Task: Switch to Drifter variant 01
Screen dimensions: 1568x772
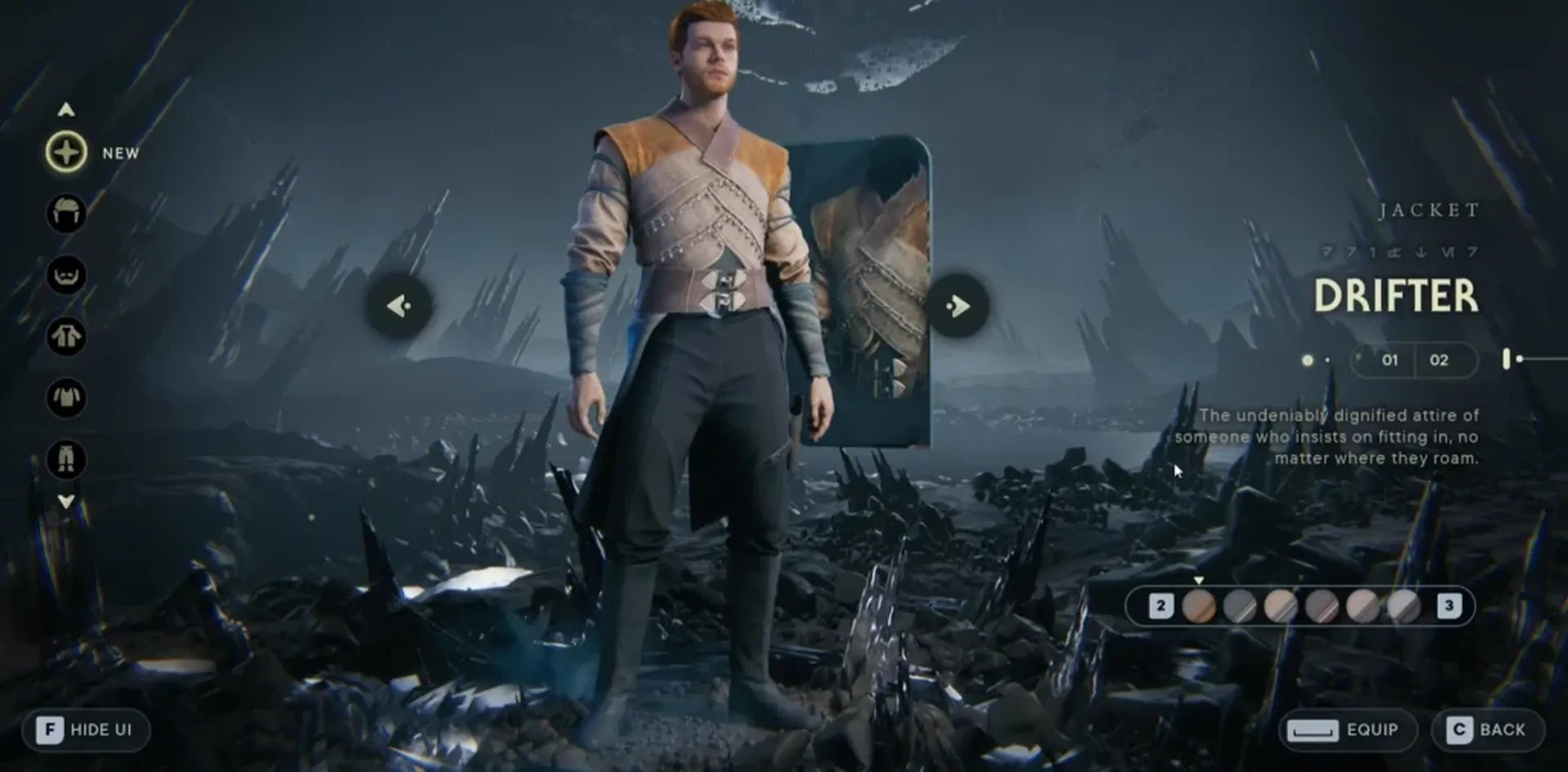Action: (1390, 359)
